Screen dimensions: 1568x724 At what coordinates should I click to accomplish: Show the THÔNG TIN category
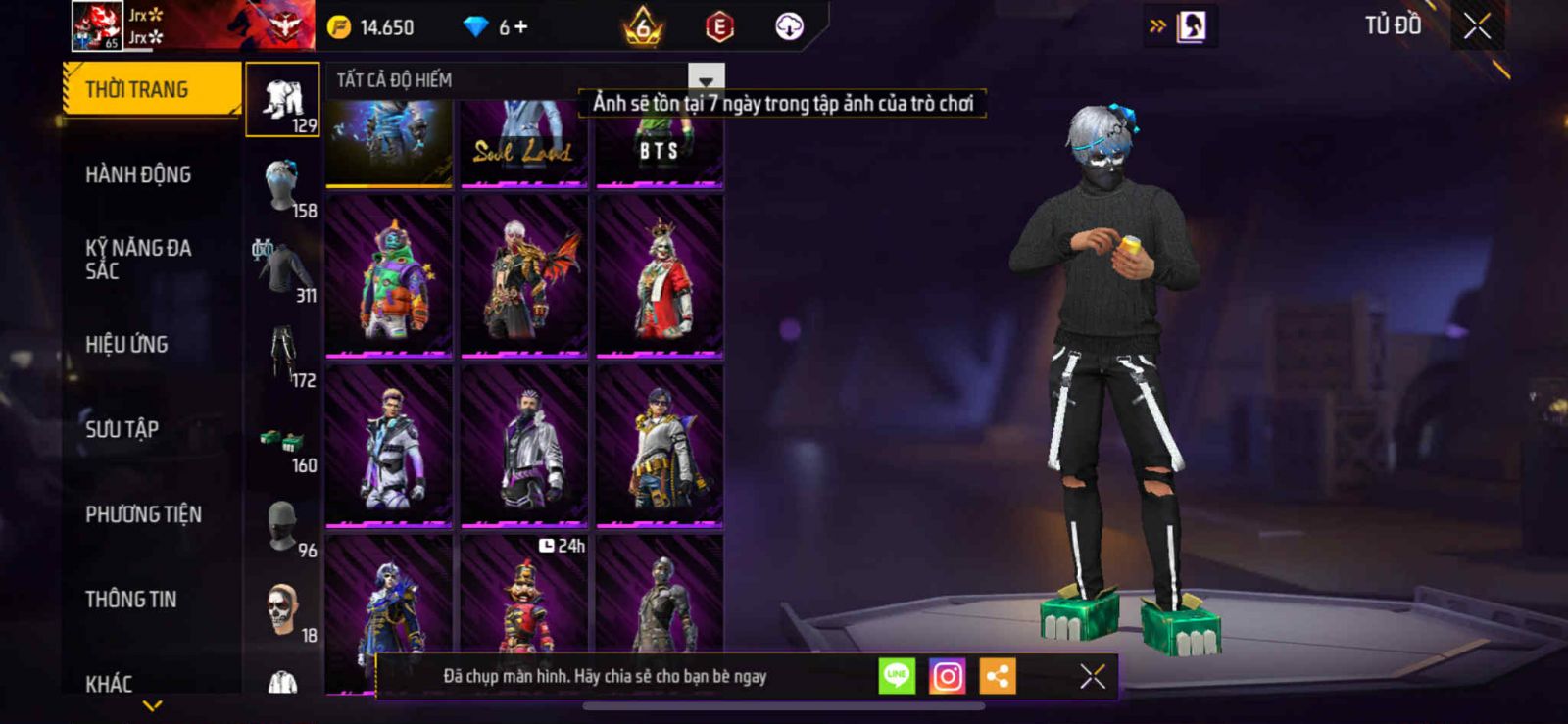tap(130, 600)
